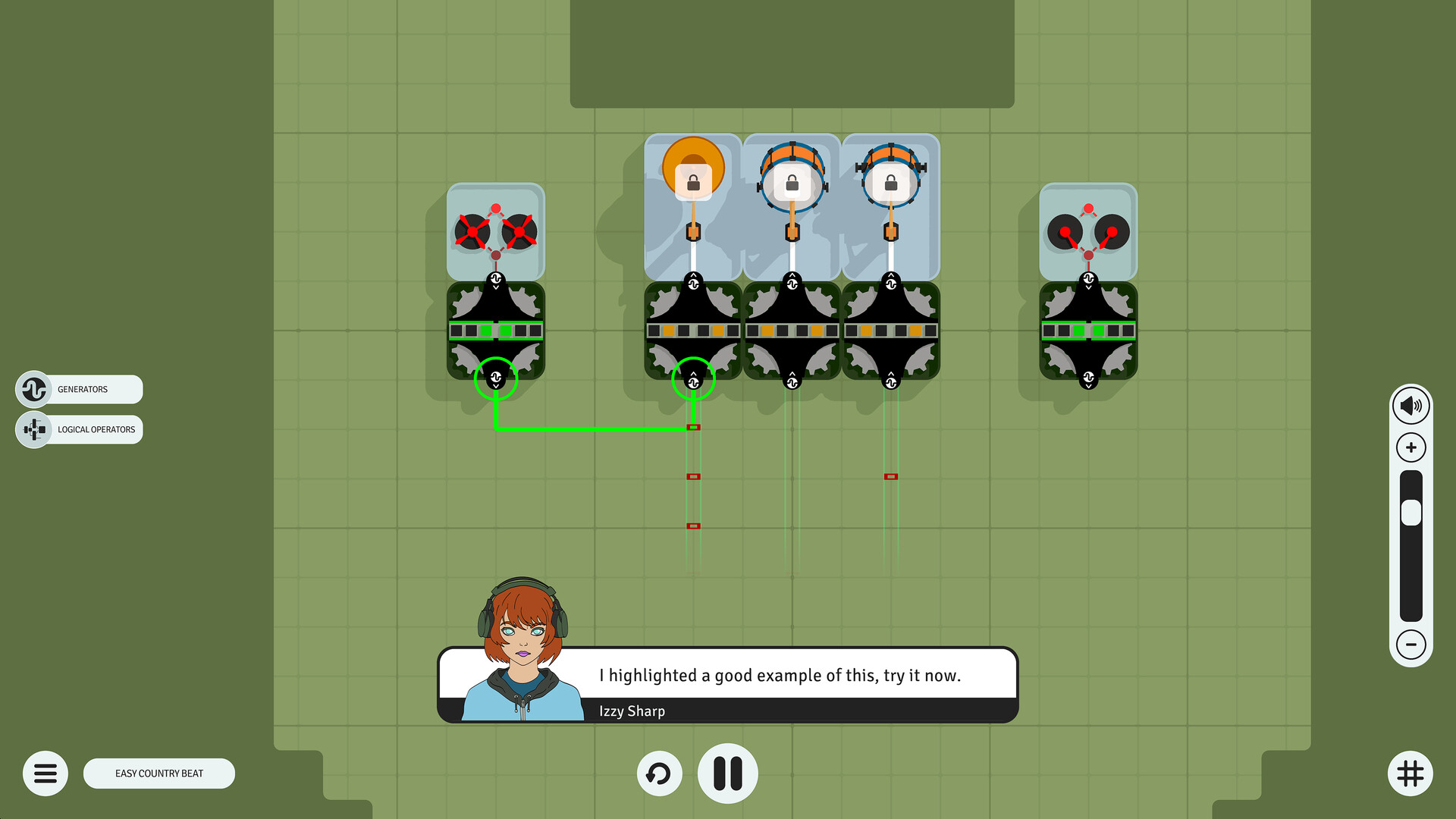Open the hamburger menu
Screen dimensions: 1456x819
[45, 773]
